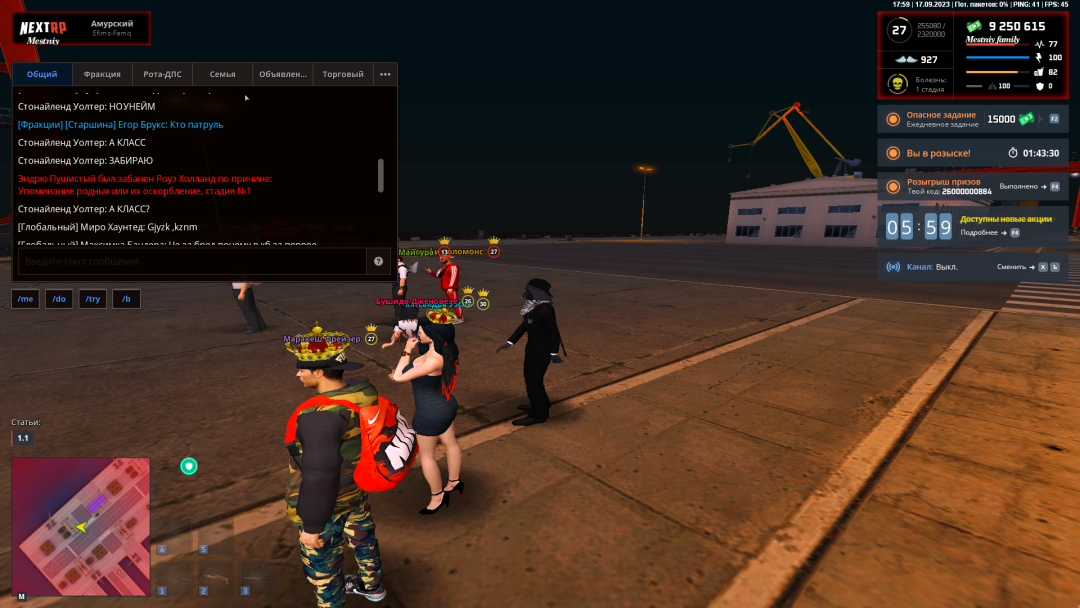Select the /try command button
This screenshot has width=1080, height=608.
click(x=93, y=299)
